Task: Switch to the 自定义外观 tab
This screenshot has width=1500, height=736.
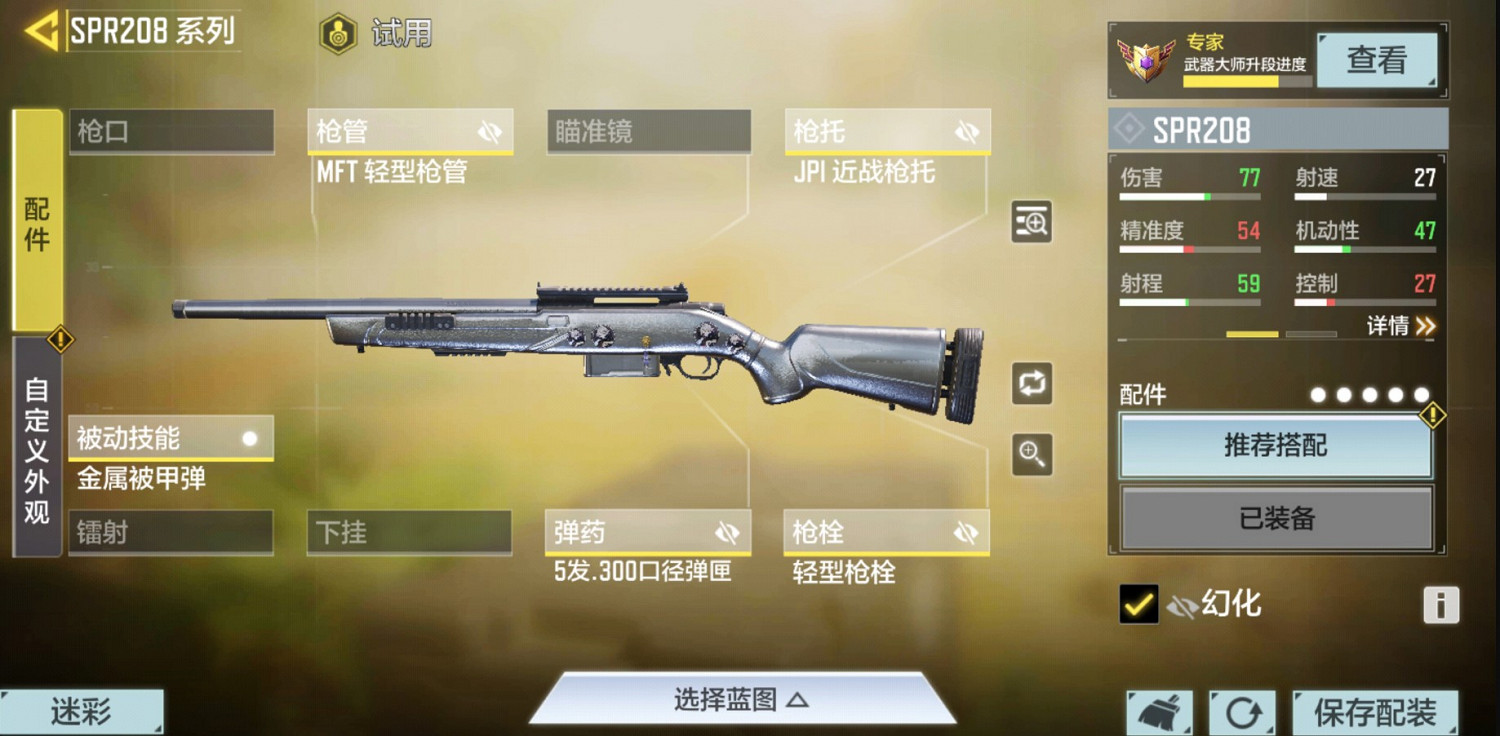Action: [35, 439]
